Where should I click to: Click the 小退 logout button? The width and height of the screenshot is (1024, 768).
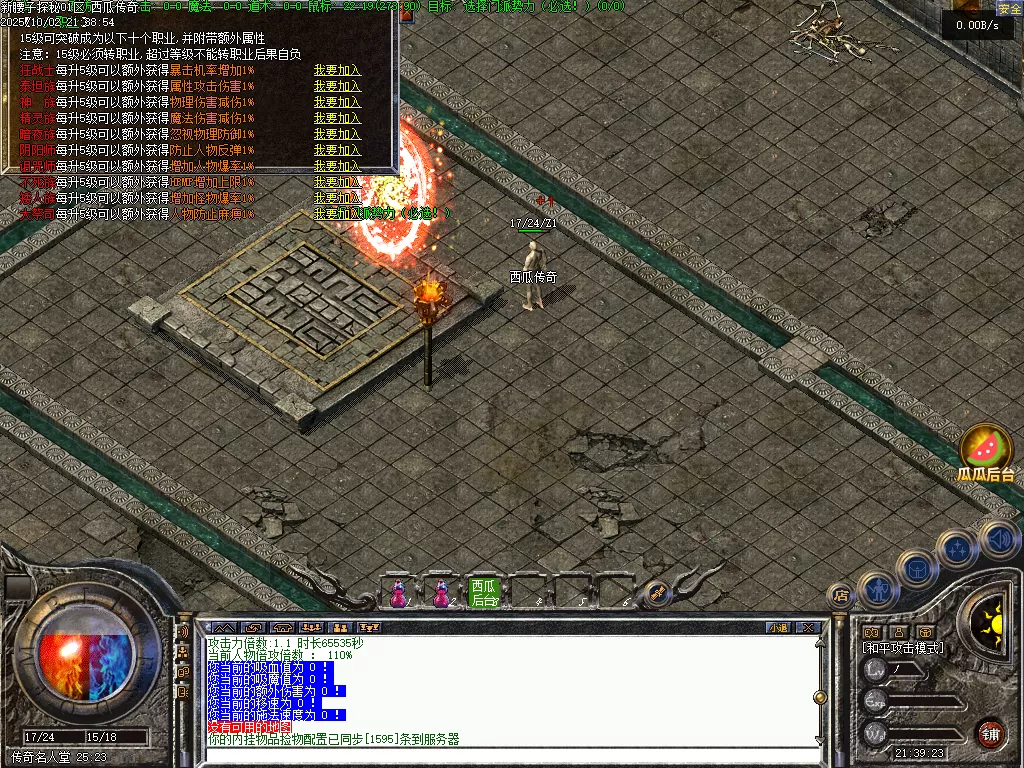pyautogui.click(x=777, y=628)
